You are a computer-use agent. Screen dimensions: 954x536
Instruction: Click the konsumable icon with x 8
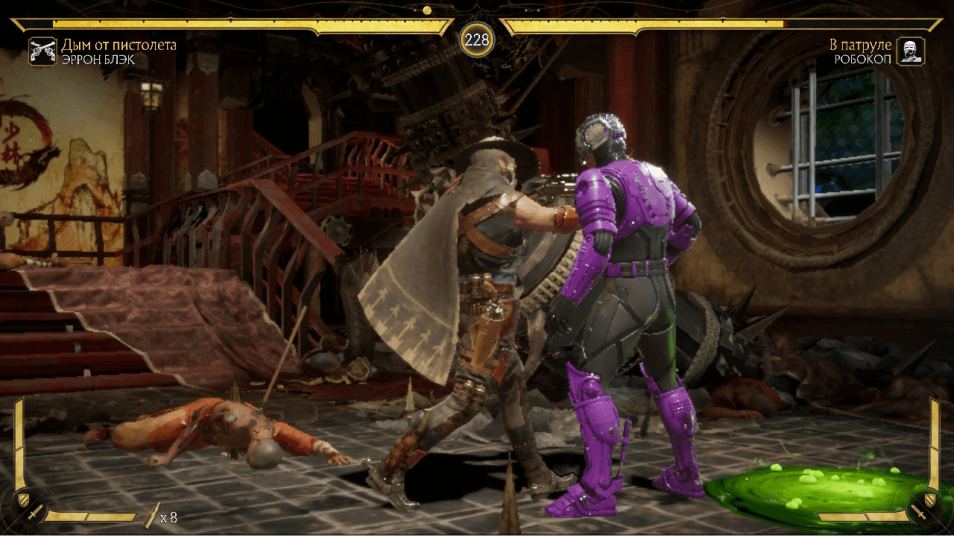(x=153, y=516)
